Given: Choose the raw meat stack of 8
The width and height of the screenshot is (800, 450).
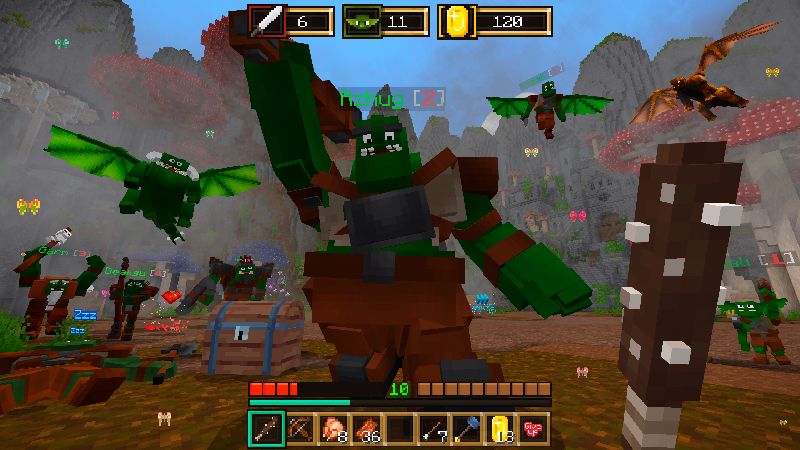Looking at the screenshot, I should tap(332, 427).
